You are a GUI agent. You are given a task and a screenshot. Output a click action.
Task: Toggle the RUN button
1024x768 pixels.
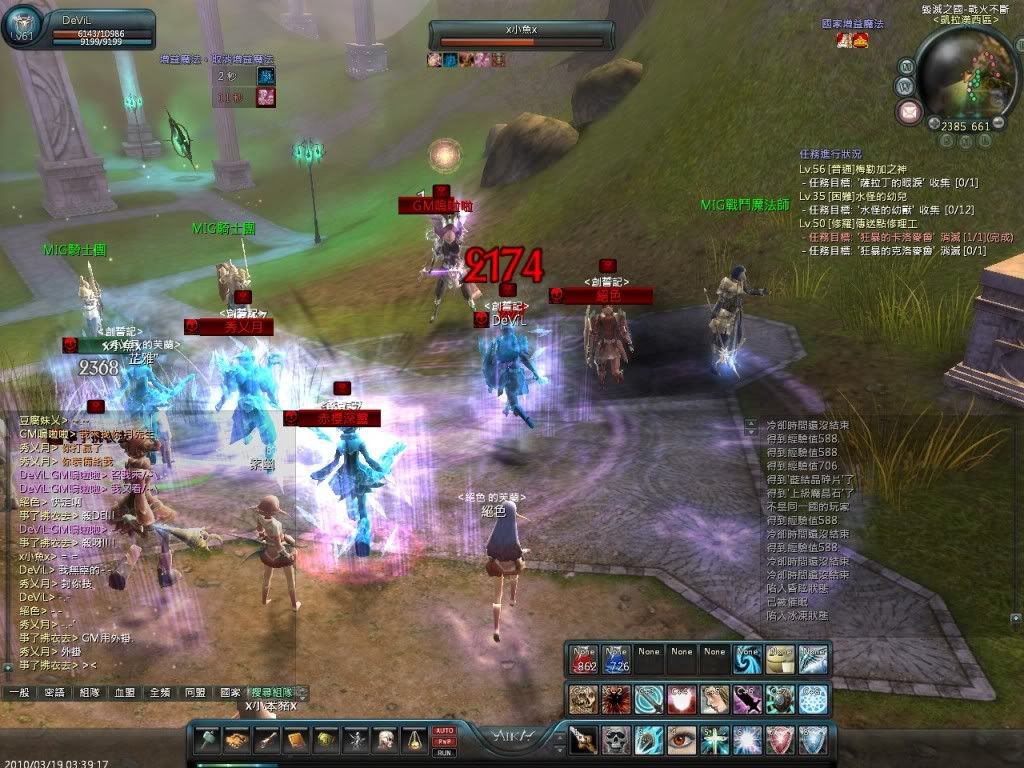444,751
